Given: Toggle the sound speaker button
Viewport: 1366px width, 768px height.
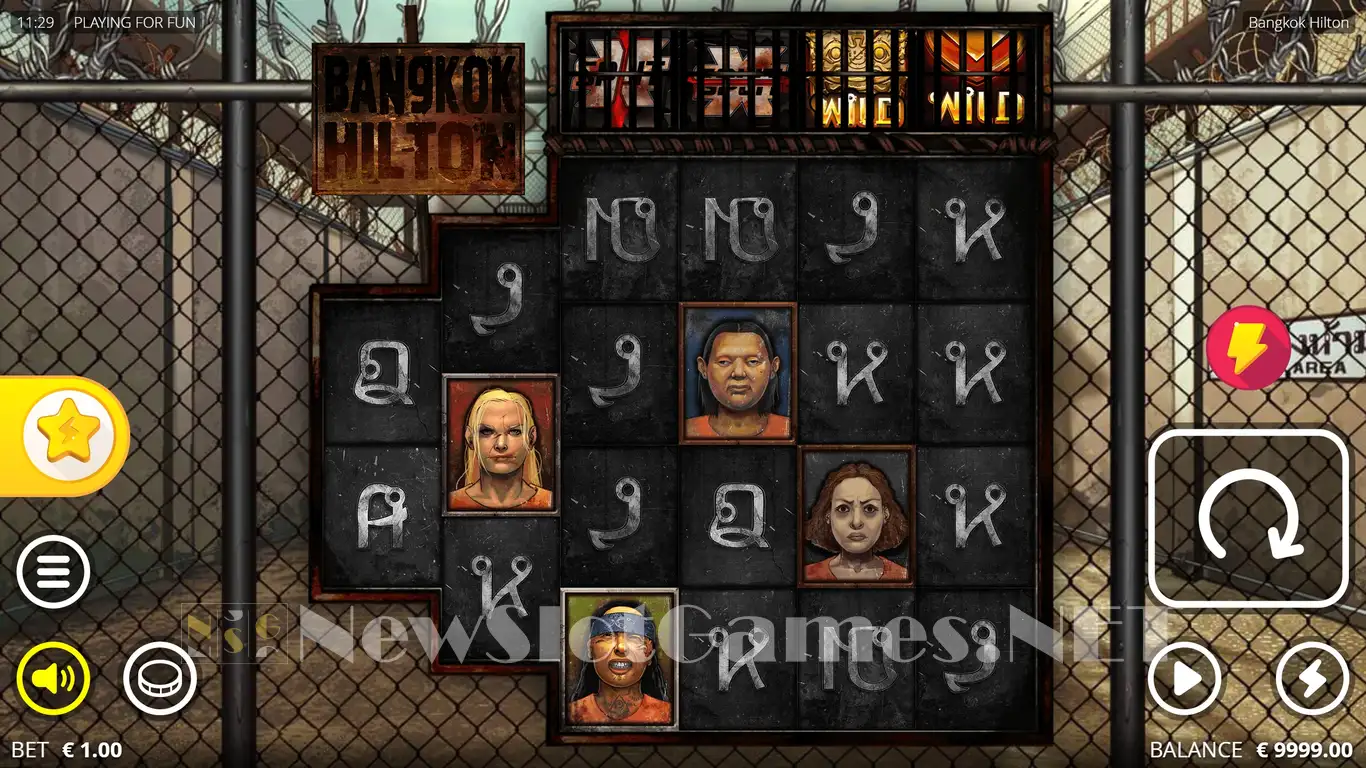Looking at the screenshot, I should pos(53,679).
